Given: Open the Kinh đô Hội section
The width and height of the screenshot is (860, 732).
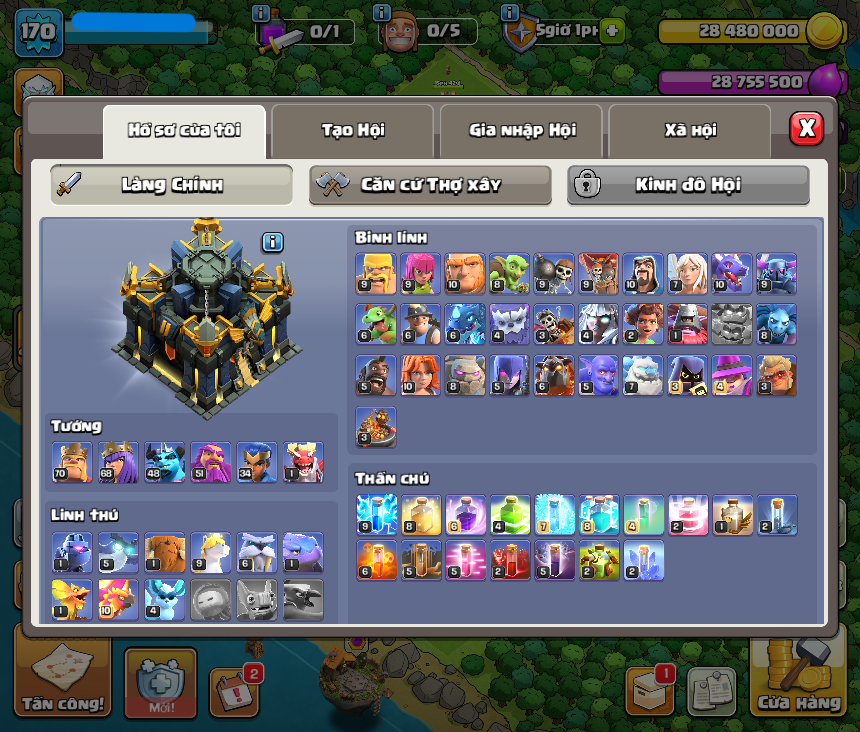Looking at the screenshot, I should (688, 185).
